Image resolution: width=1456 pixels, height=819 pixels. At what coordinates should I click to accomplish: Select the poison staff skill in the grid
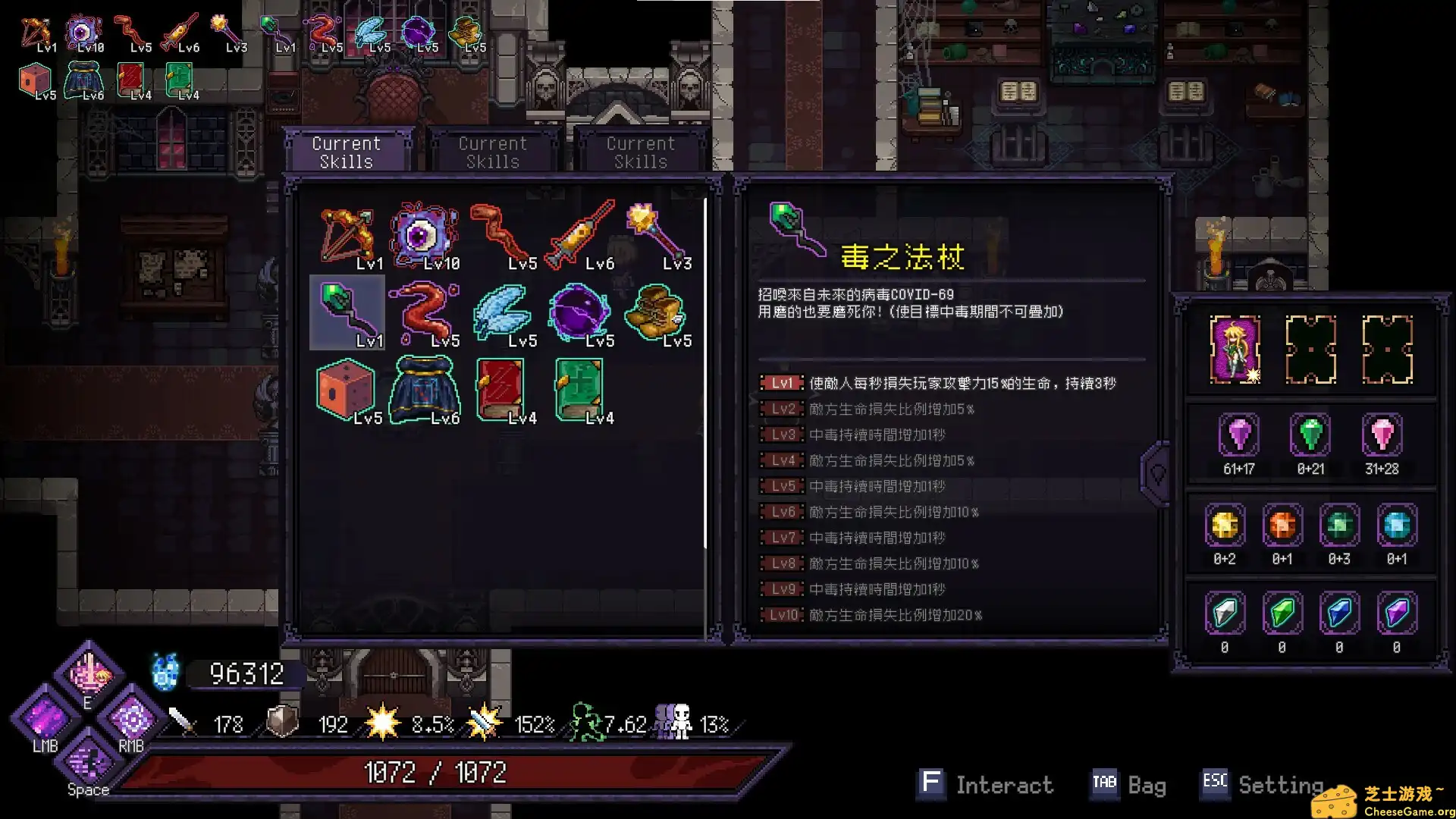tap(347, 311)
